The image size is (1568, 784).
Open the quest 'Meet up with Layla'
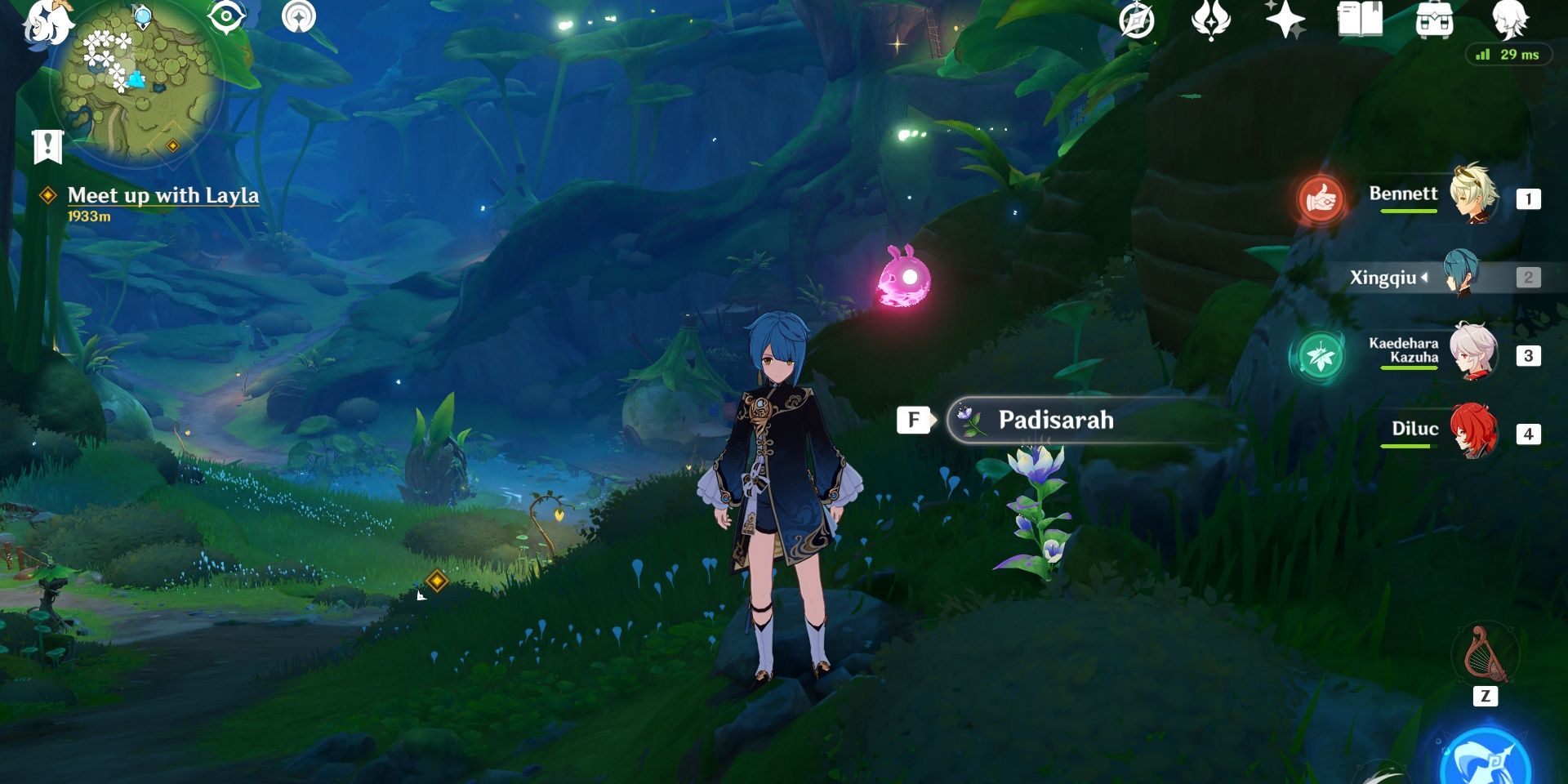pos(163,196)
